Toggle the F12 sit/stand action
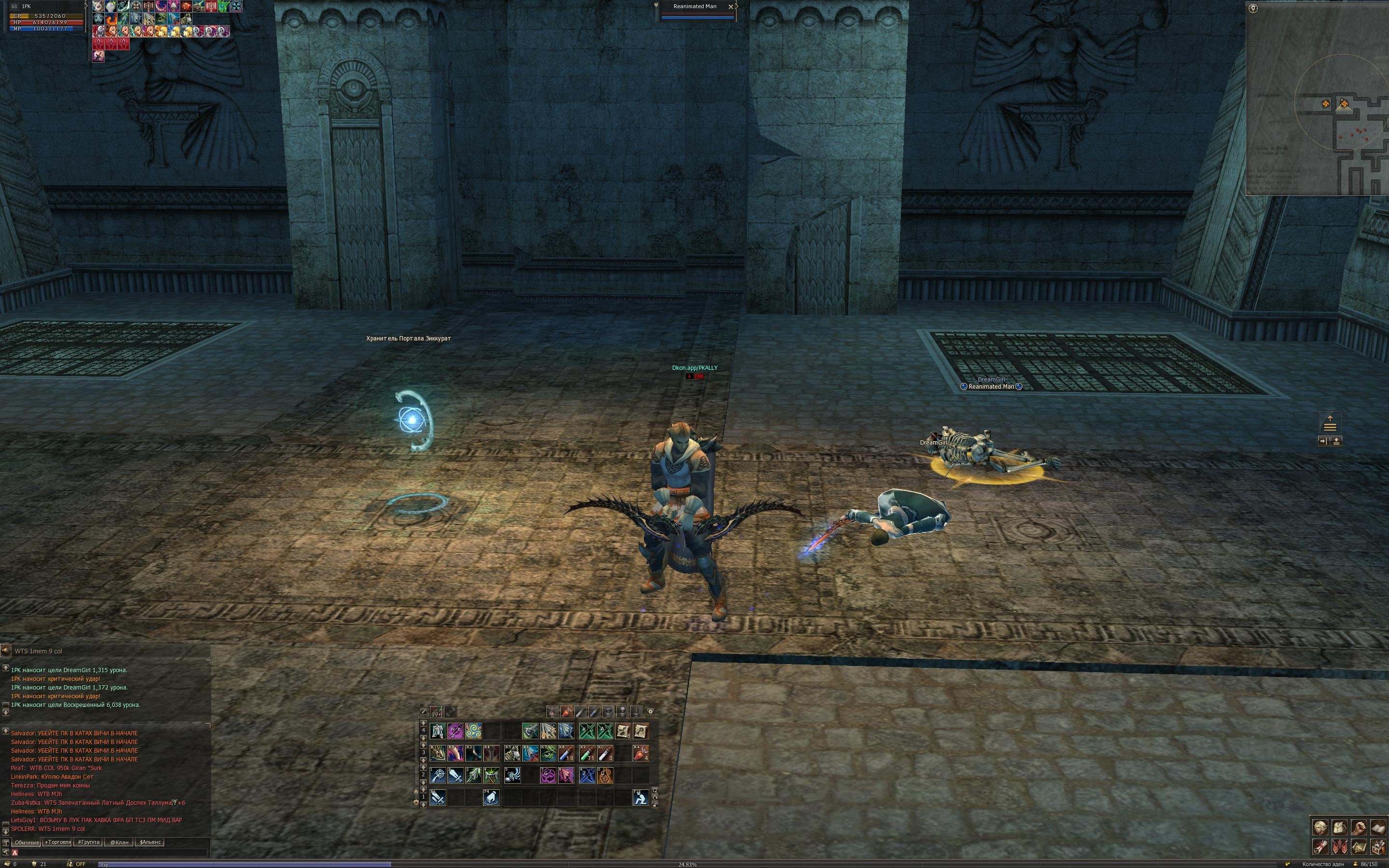 [640, 798]
